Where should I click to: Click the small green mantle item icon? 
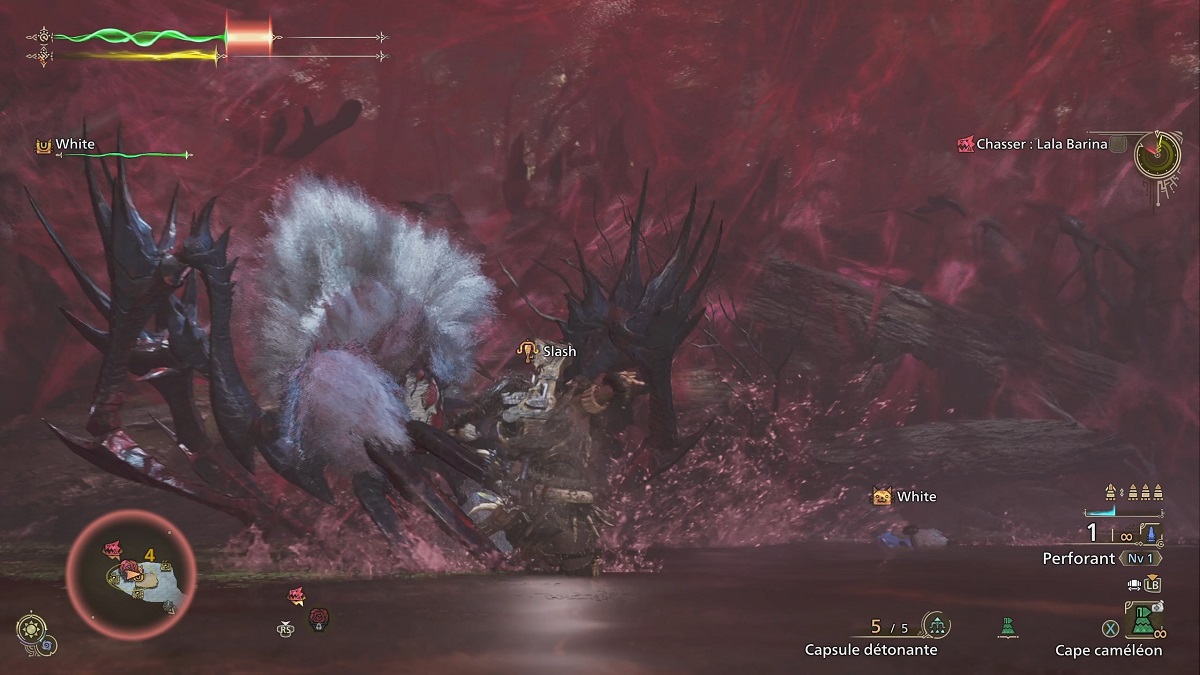1007,627
